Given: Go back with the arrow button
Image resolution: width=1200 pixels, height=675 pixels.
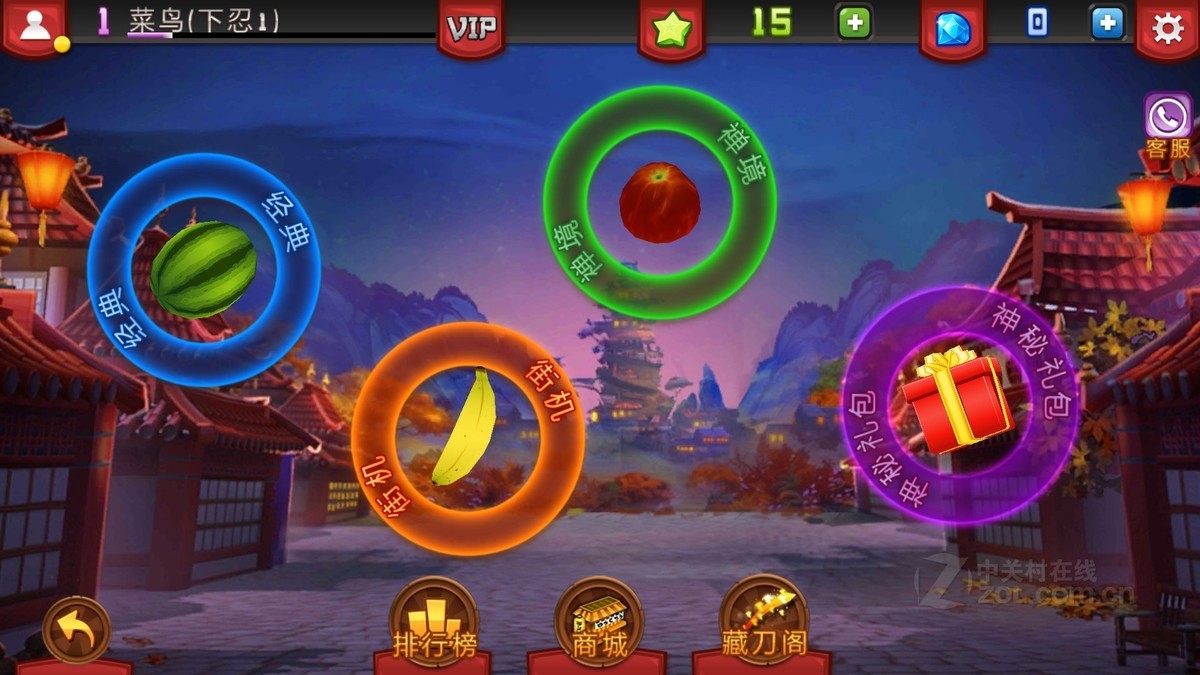Looking at the screenshot, I should (x=76, y=631).
